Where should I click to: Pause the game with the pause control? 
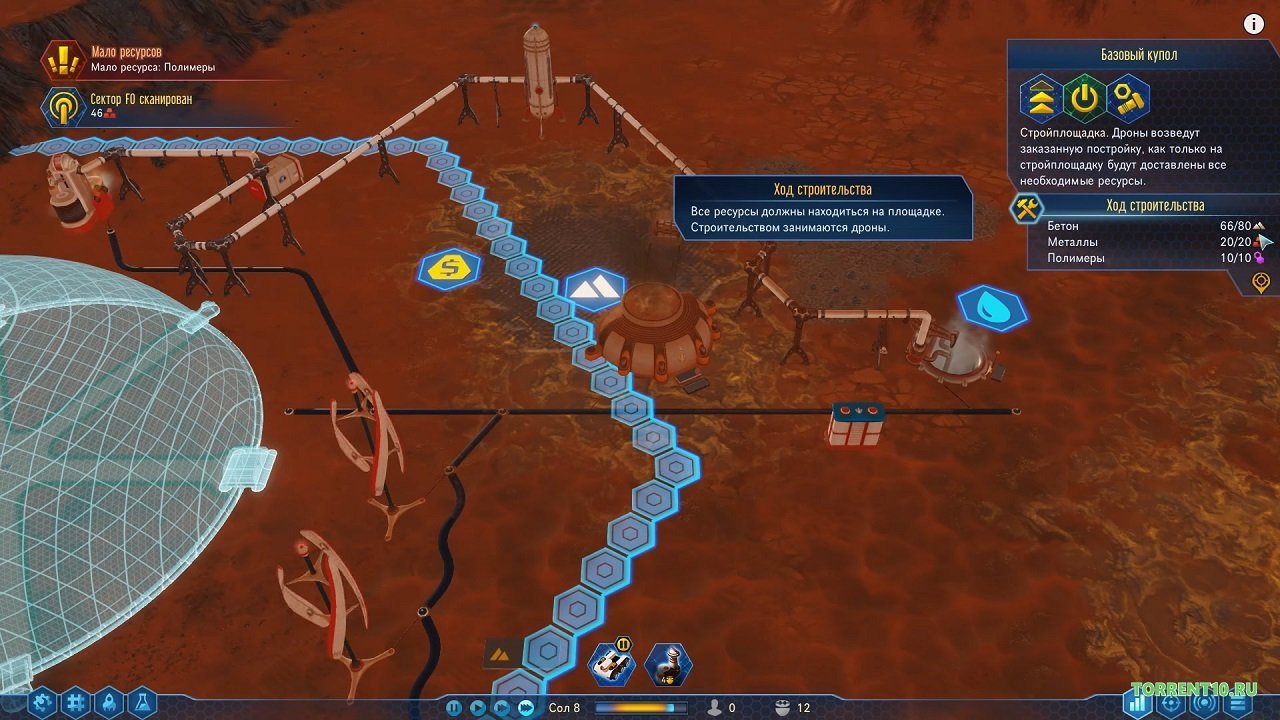453,707
